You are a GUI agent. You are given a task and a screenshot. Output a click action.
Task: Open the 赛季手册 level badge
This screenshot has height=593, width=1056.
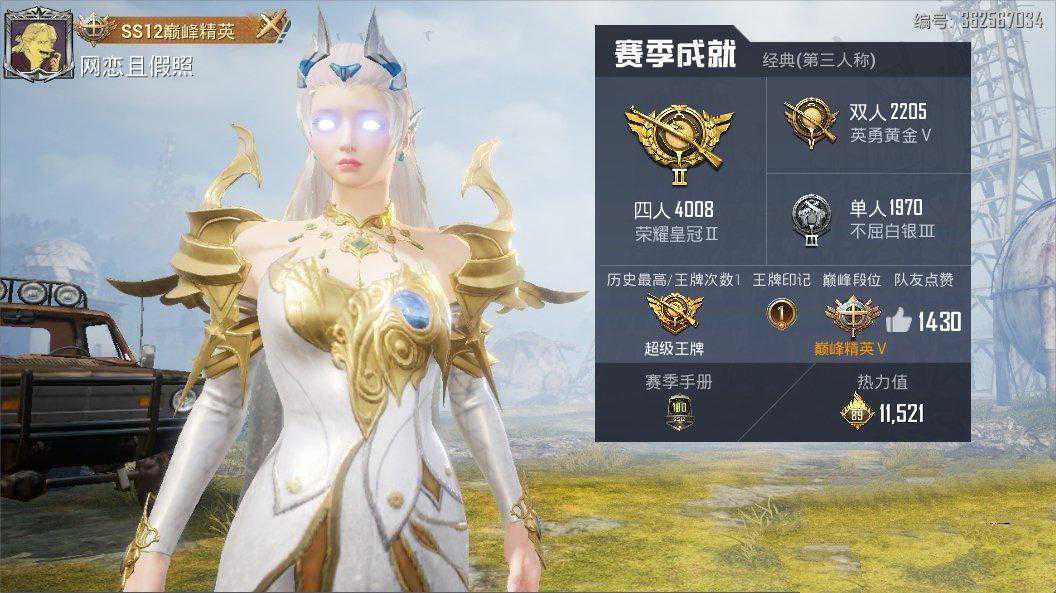679,412
